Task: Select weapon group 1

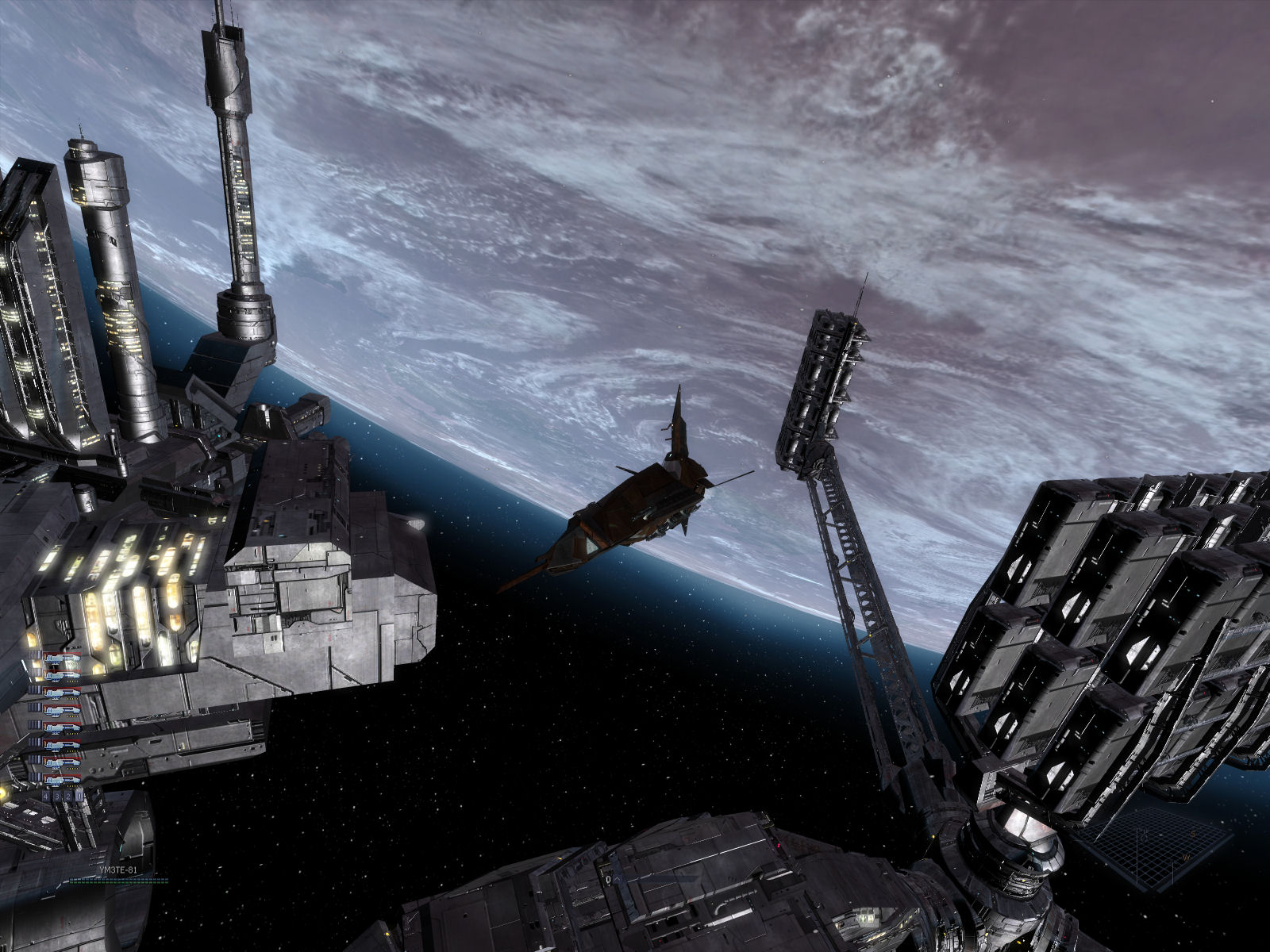Action: coord(79,797)
